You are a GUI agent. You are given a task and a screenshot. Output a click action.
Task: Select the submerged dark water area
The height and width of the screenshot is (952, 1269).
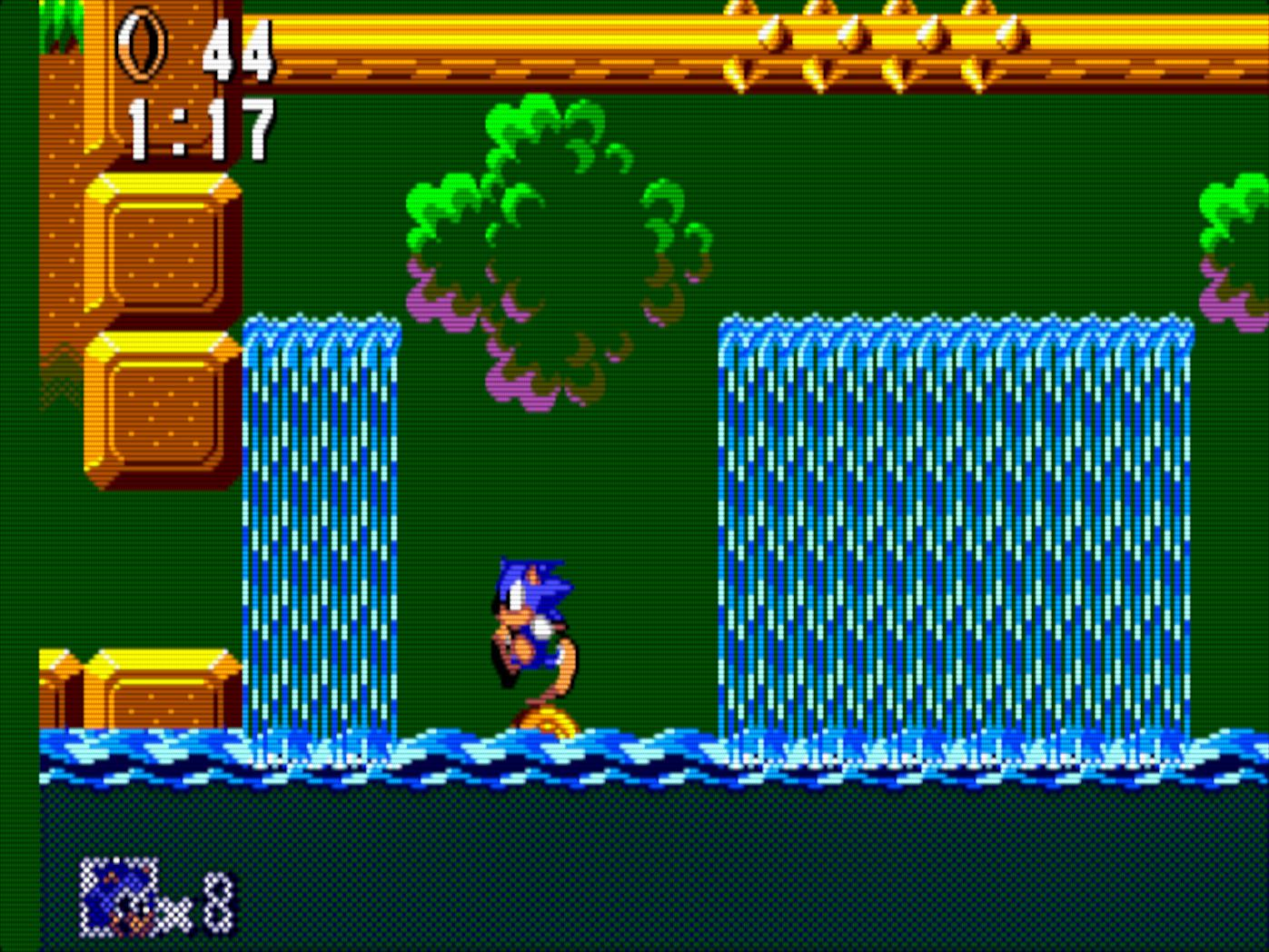(x=636, y=854)
